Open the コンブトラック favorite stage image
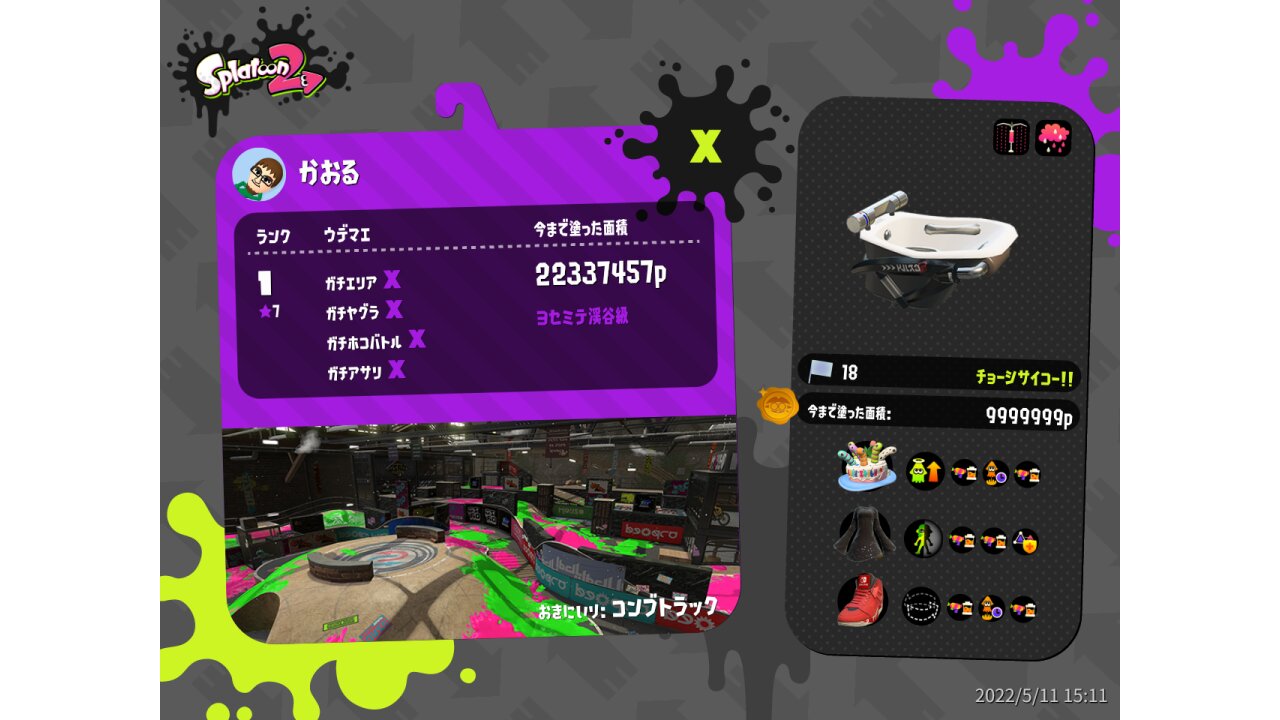This screenshot has width=1280, height=720. (480, 530)
